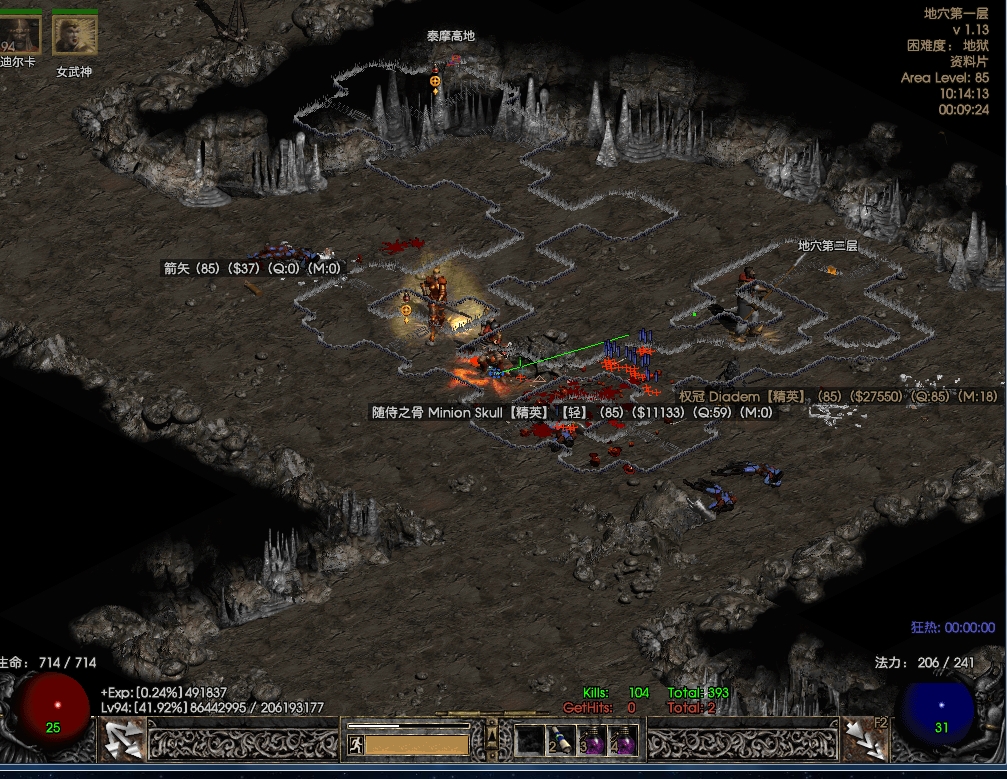
Task: Use the purple potion in belt slot 3
Action: click(x=593, y=741)
